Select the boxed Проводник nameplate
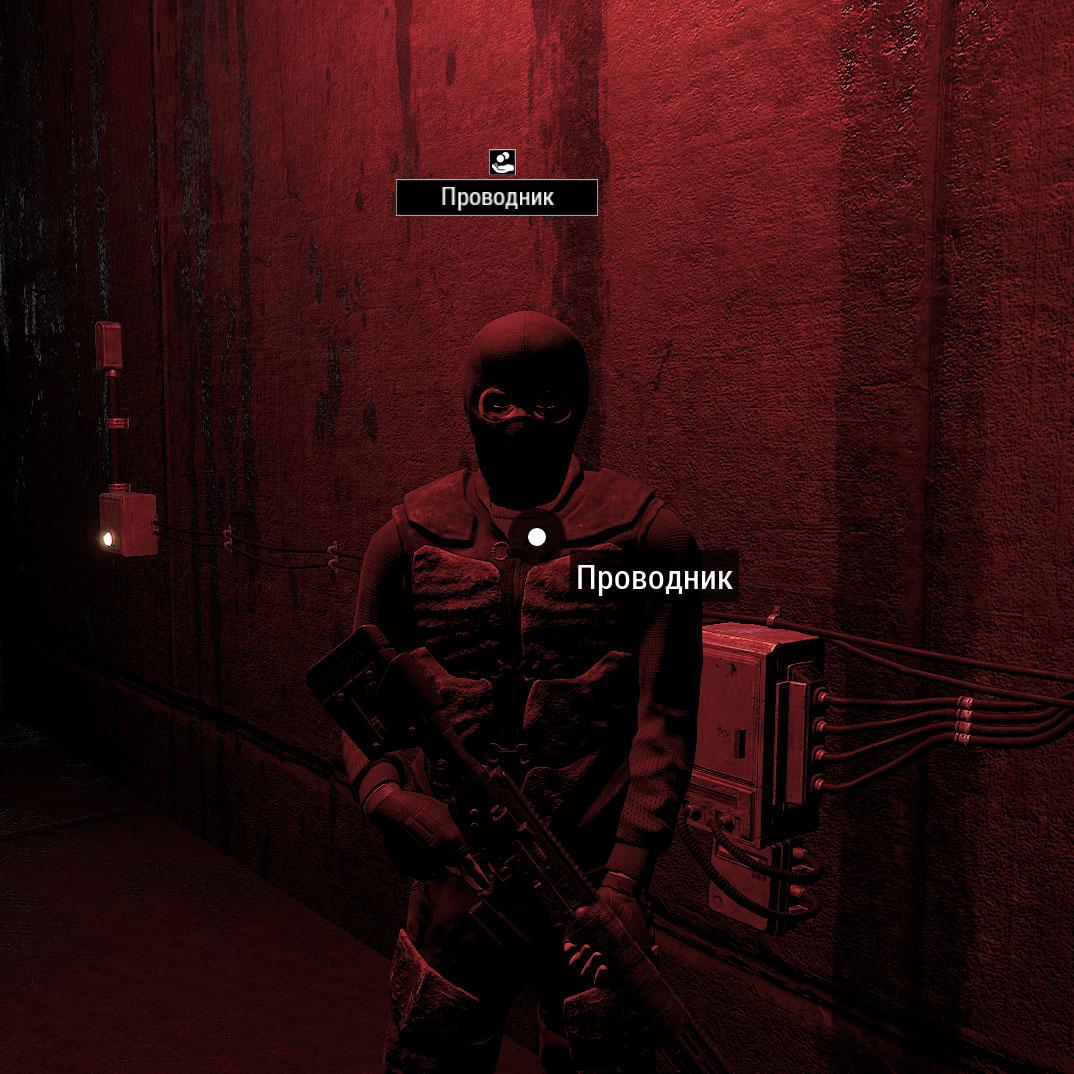 coord(497,198)
